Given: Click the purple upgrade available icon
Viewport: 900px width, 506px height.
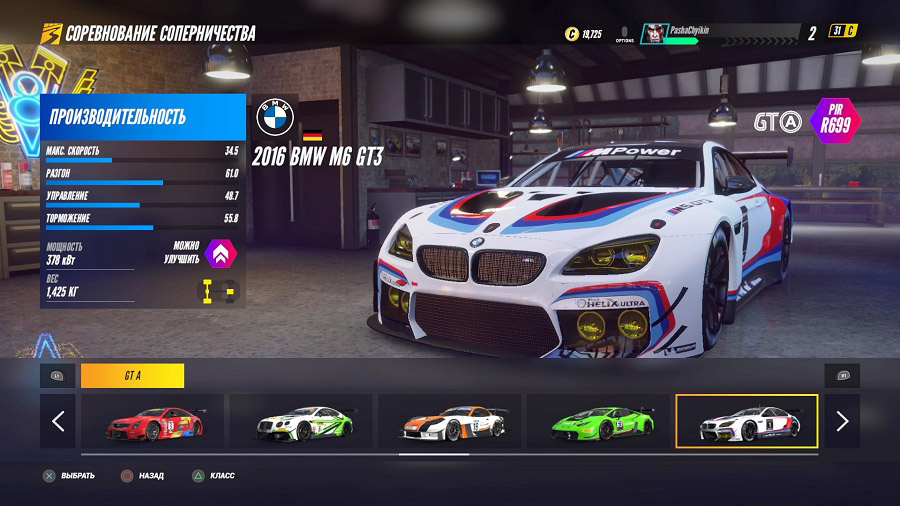Looking at the screenshot, I should pos(220,253).
